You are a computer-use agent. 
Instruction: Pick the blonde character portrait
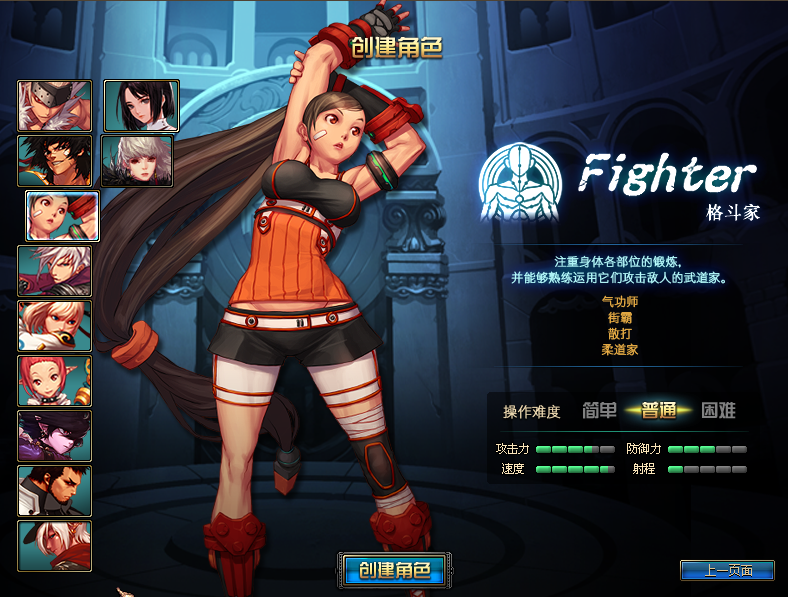[x=54, y=326]
